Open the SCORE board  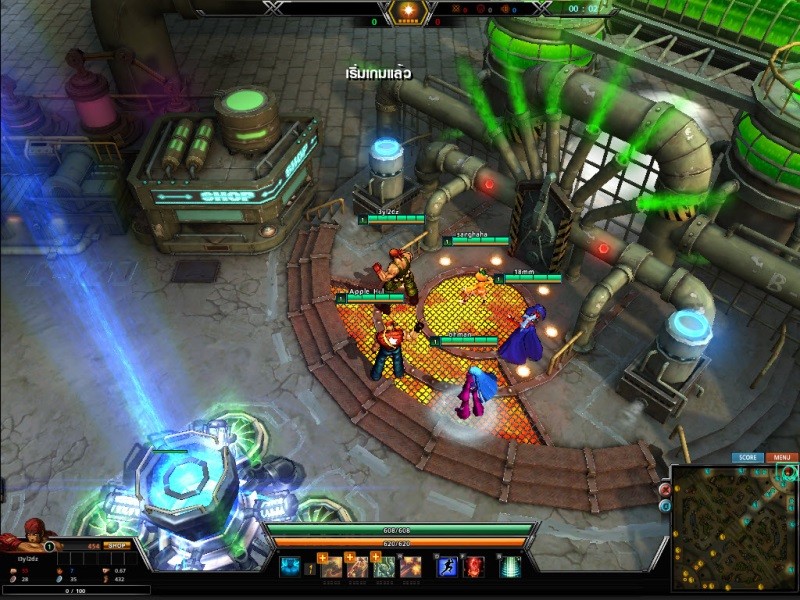747,458
